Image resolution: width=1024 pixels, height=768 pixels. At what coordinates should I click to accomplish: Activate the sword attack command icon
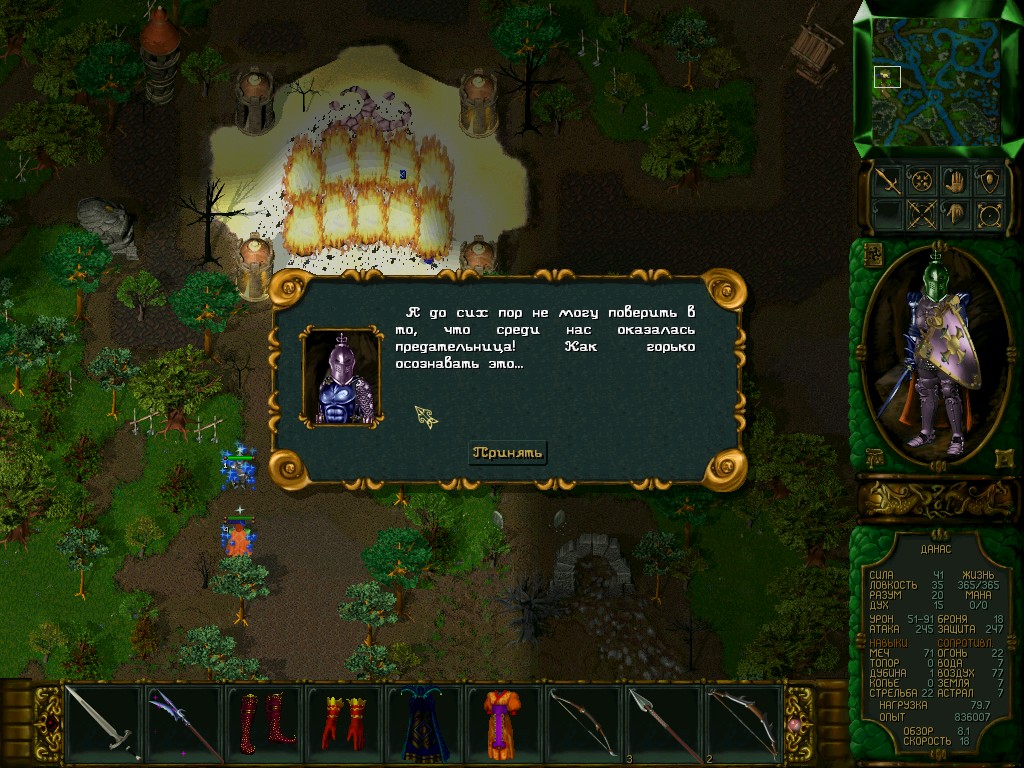pos(886,181)
